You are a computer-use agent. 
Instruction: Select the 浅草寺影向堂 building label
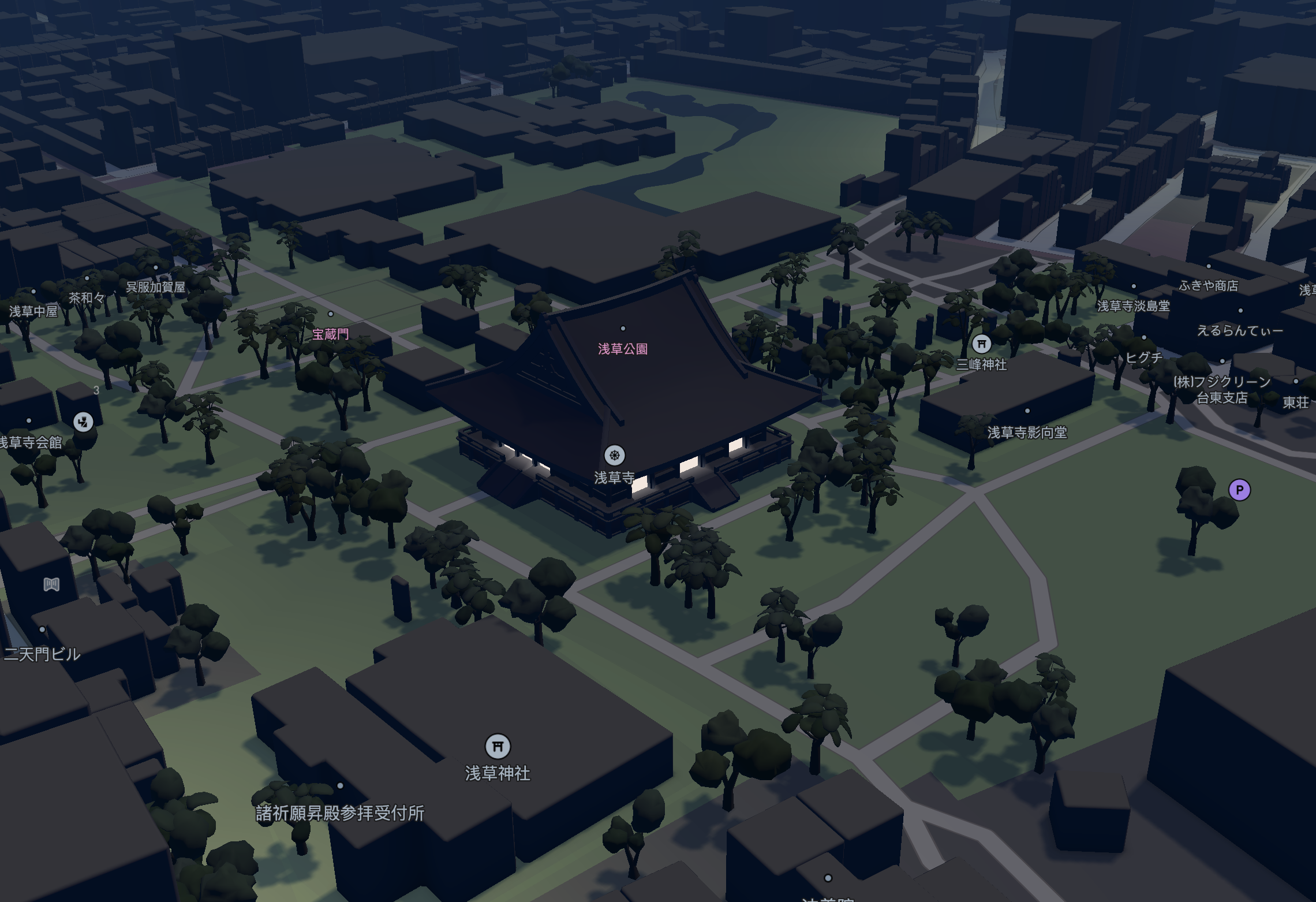click(x=1028, y=432)
